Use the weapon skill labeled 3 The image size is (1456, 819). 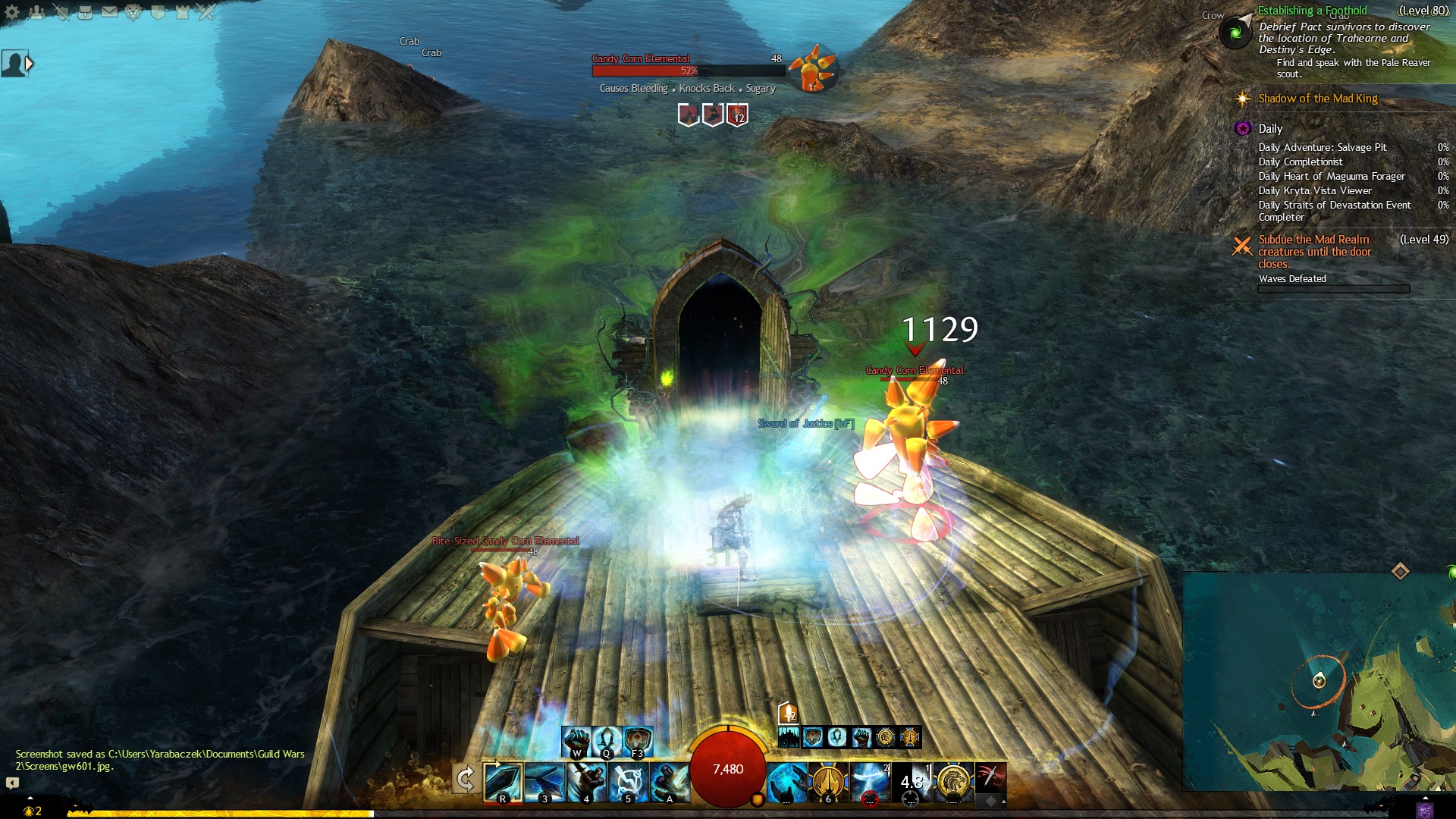tap(544, 782)
